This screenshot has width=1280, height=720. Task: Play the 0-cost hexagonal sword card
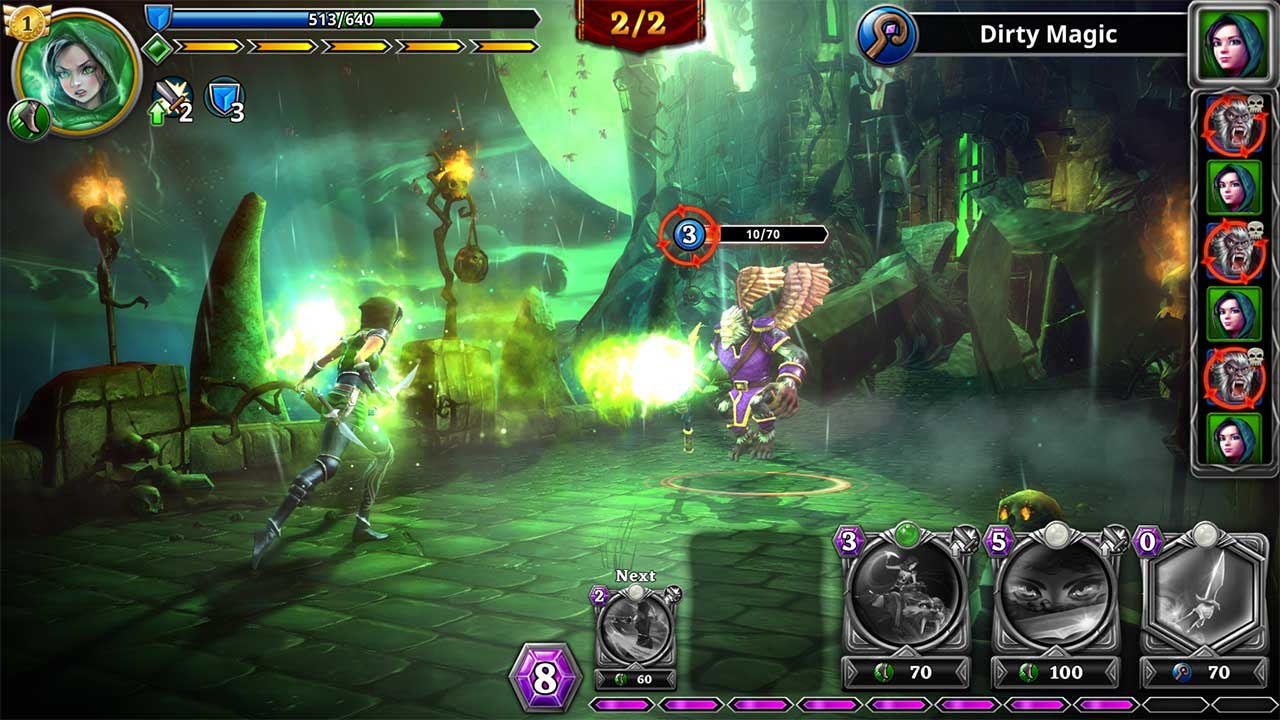(1204, 595)
